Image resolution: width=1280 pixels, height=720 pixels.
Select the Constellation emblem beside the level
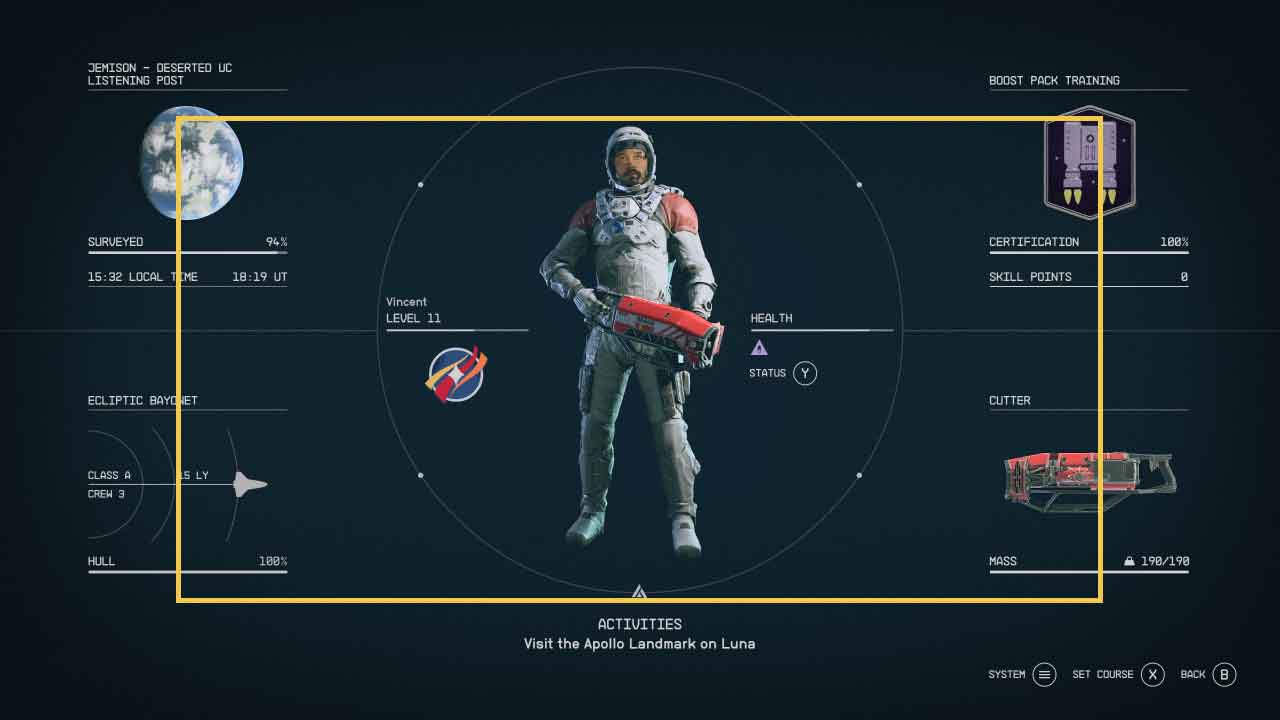point(456,374)
